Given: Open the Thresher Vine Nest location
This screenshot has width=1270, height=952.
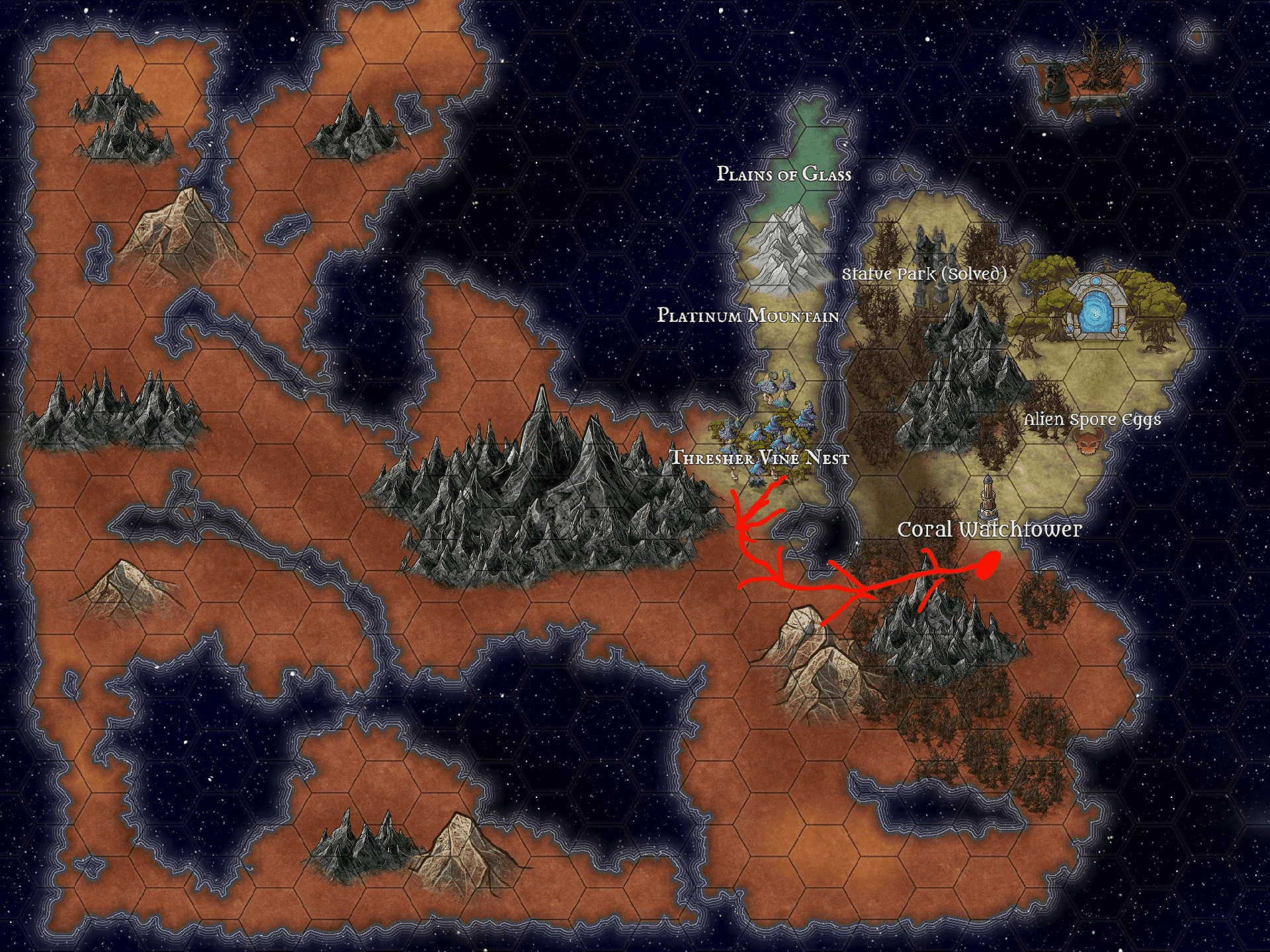Looking at the screenshot, I should pos(759,457).
